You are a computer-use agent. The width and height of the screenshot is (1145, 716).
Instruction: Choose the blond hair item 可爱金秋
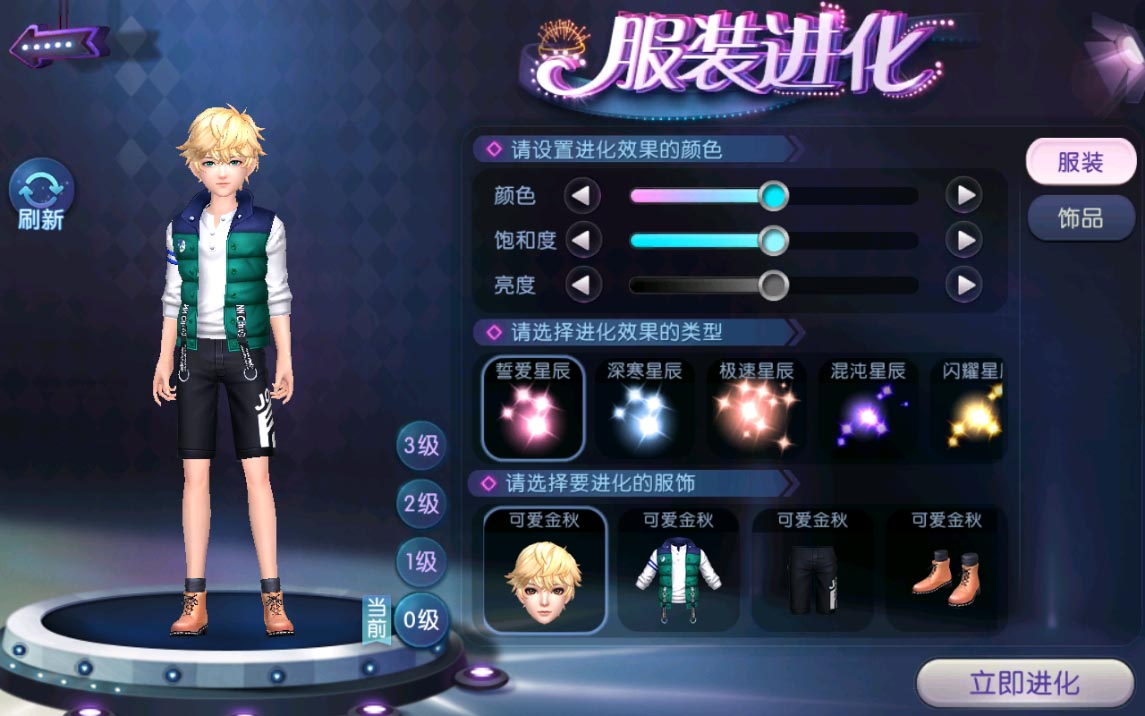click(545, 571)
